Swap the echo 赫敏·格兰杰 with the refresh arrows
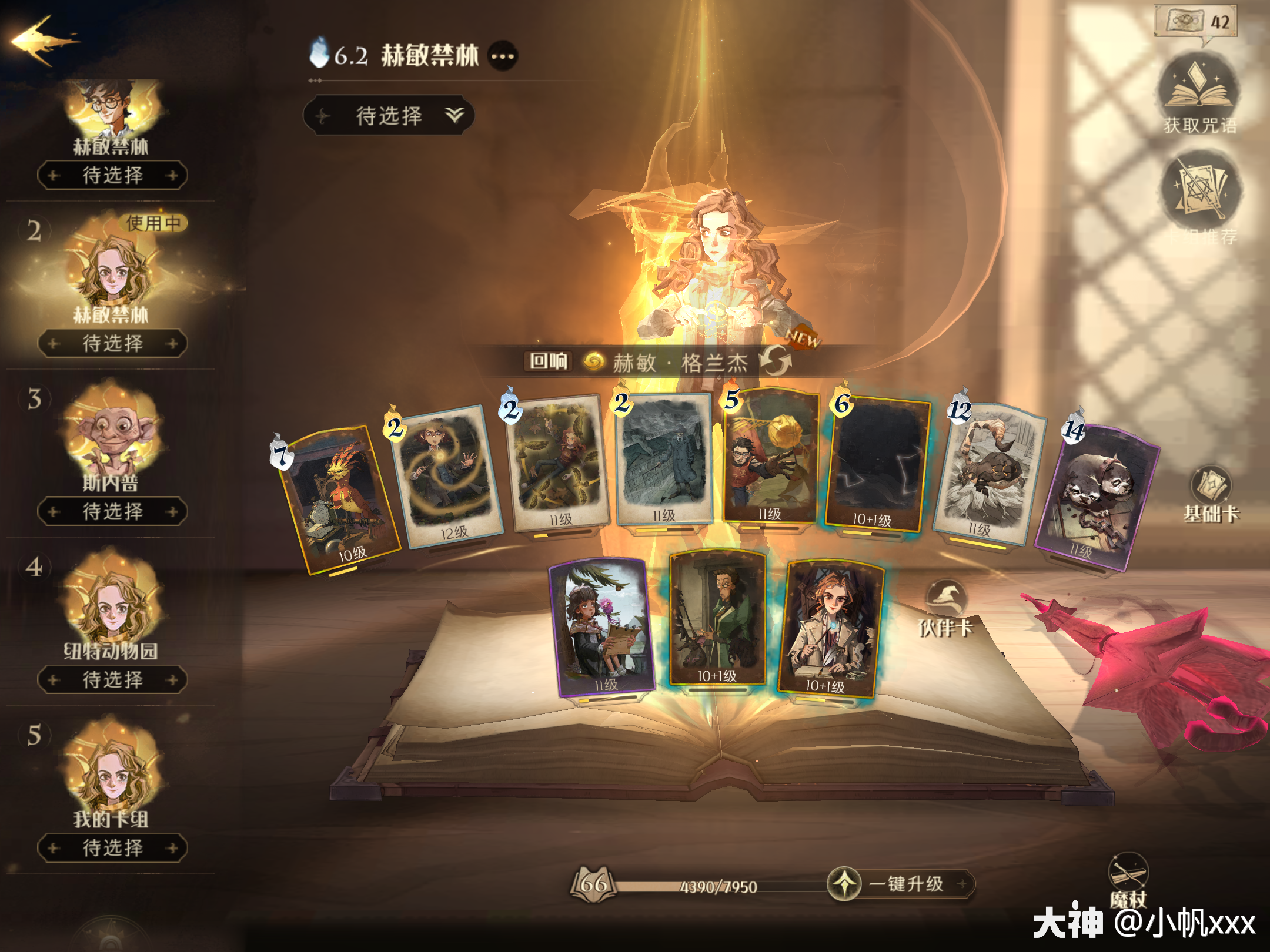This screenshot has width=1270, height=952. pos(775,361)
